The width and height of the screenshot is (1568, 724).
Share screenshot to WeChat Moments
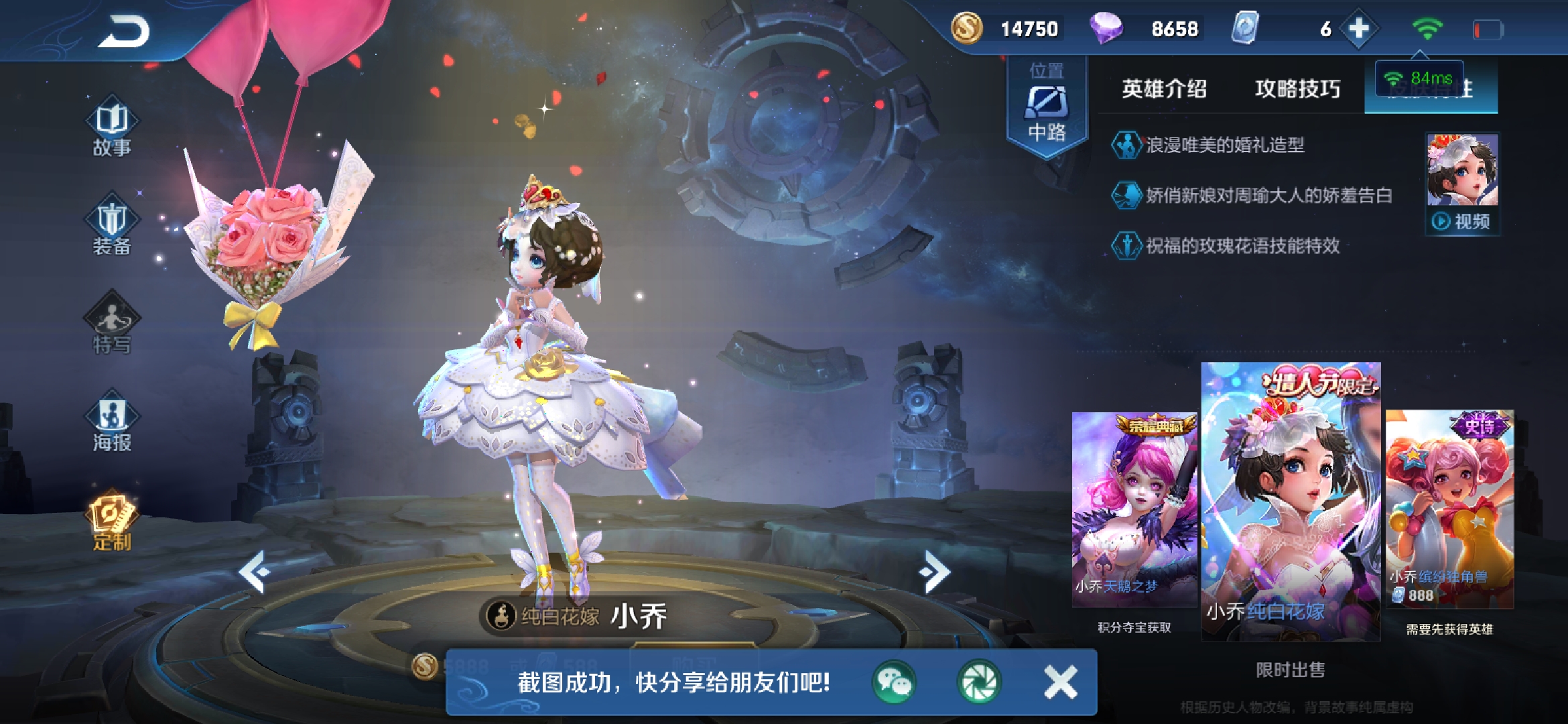978,682
